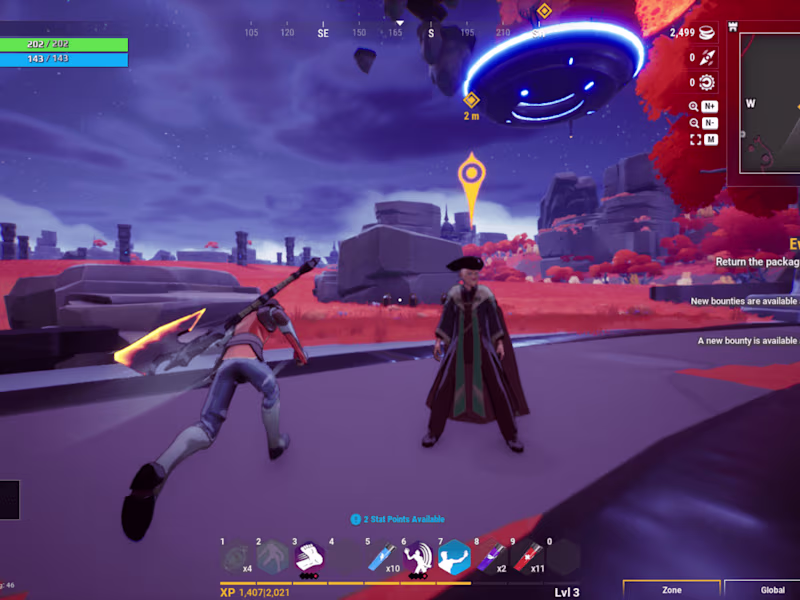Use the blue vial with x10 count
The image size is (800, 600).
[382, 557]
